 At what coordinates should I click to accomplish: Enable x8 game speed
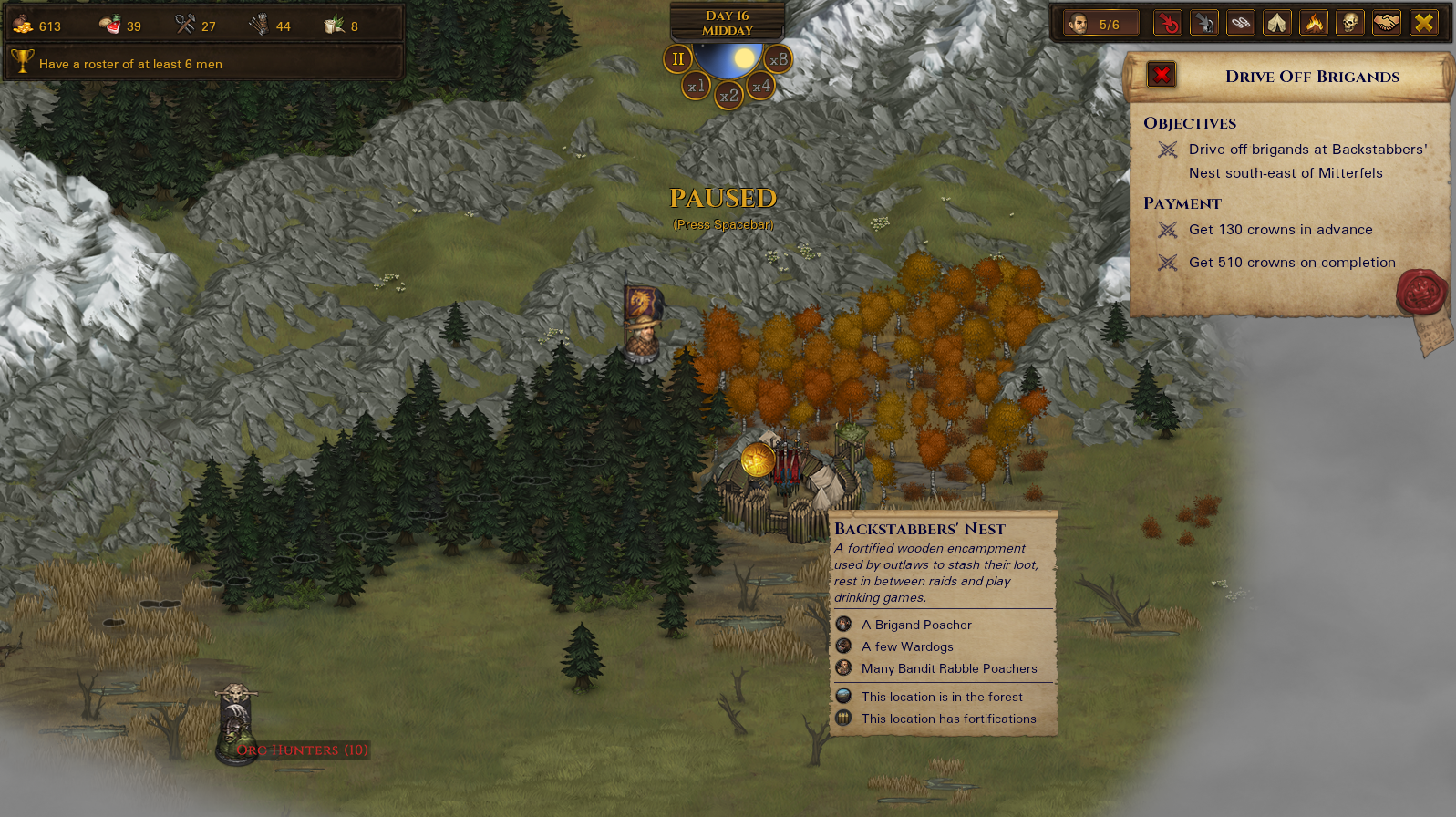tap(780, 58)
